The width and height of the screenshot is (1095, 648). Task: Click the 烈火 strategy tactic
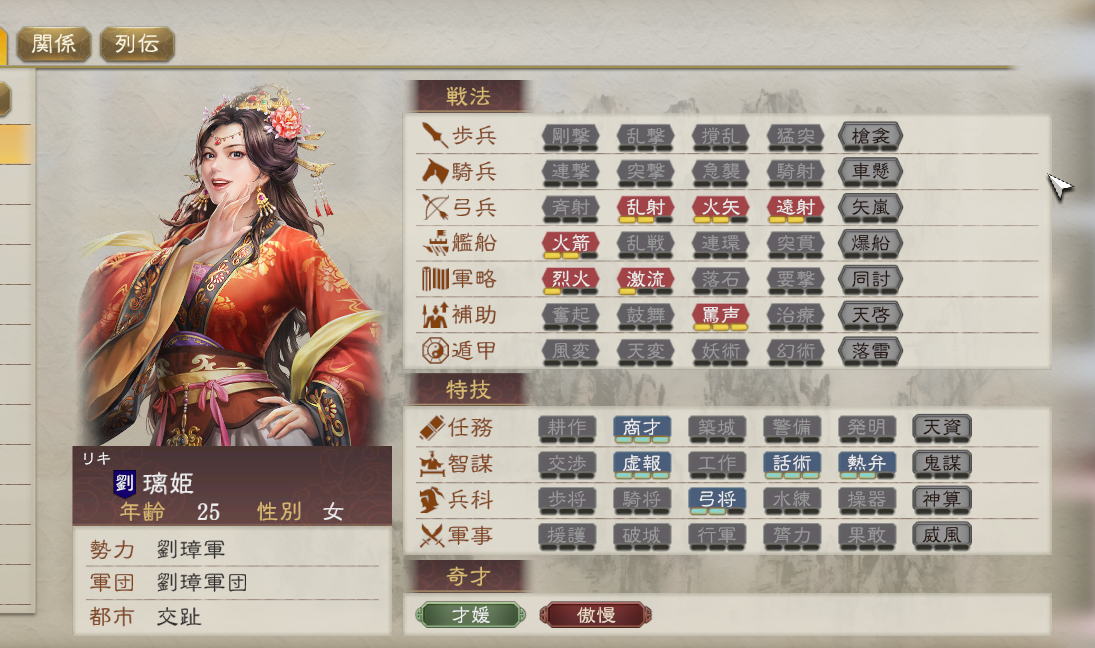tap(571, 279)
